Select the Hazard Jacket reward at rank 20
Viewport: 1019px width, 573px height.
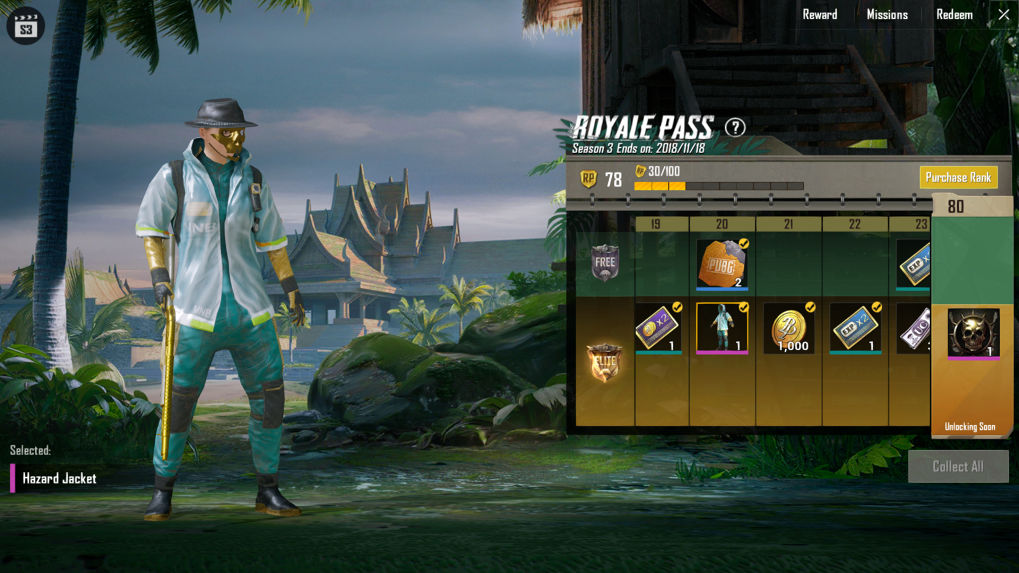coord(722,328)
